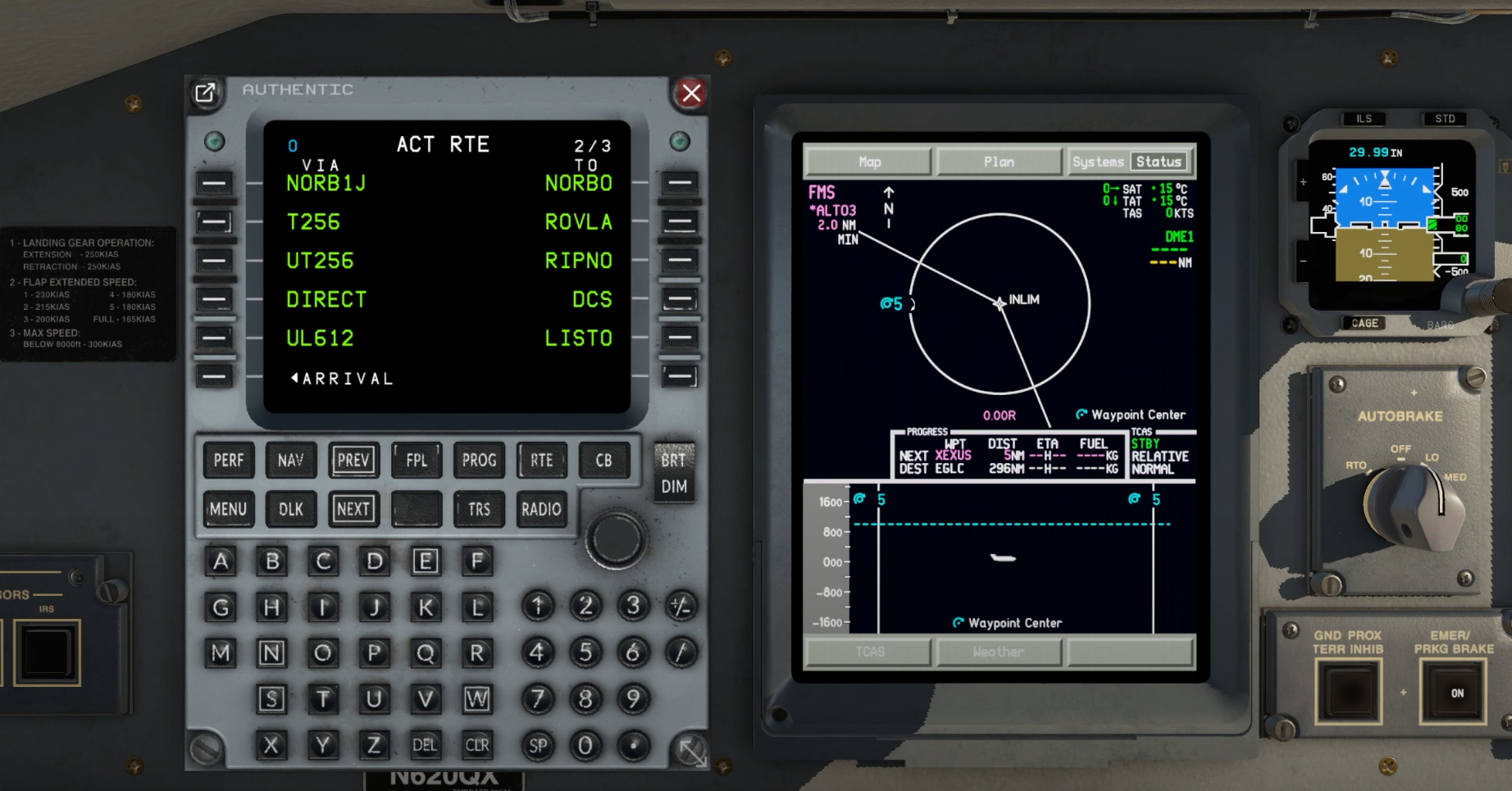Select the Weather button under the display

tap(999, 652)
